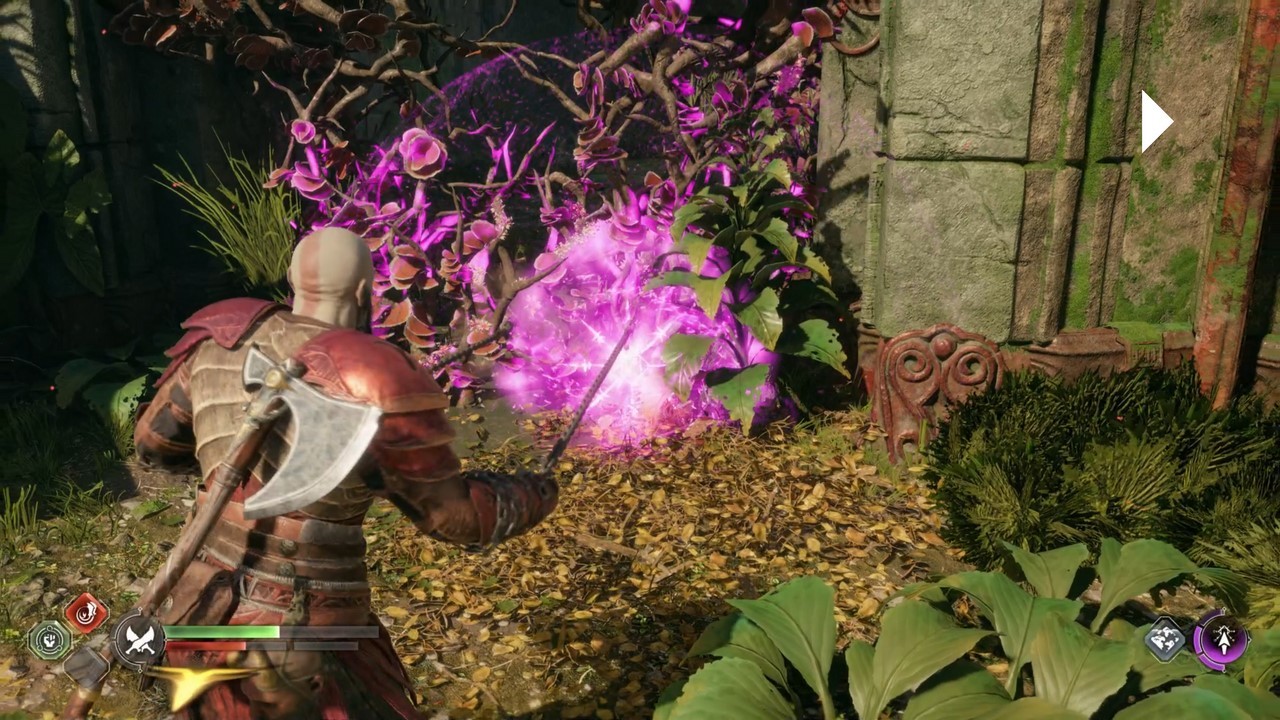1280x720 pixels.
Task: Click the white next arrow overlay
Action: [1156, 122]
